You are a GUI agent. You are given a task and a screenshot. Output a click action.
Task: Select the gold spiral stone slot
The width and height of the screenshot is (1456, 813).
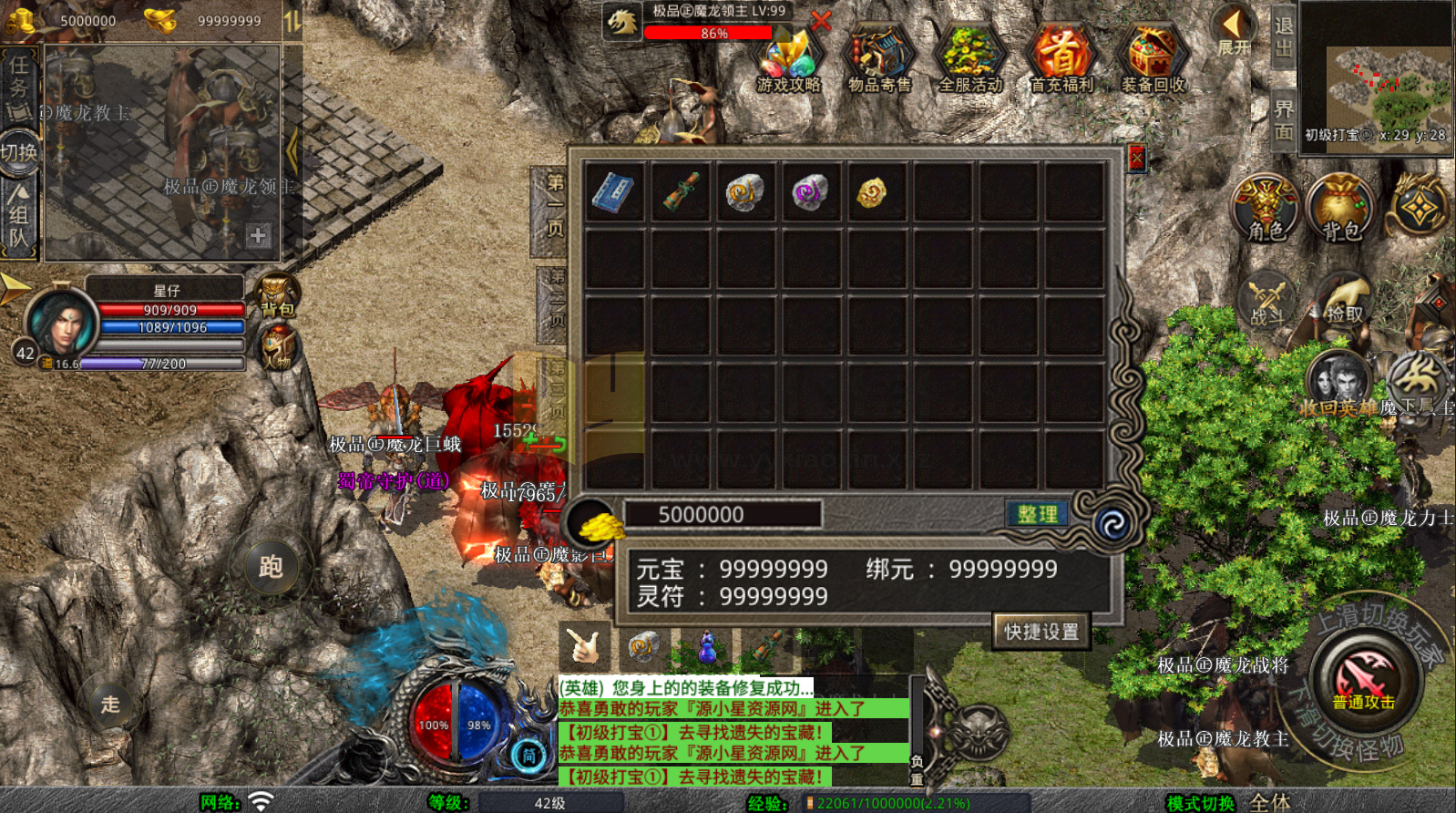[744, 192]
